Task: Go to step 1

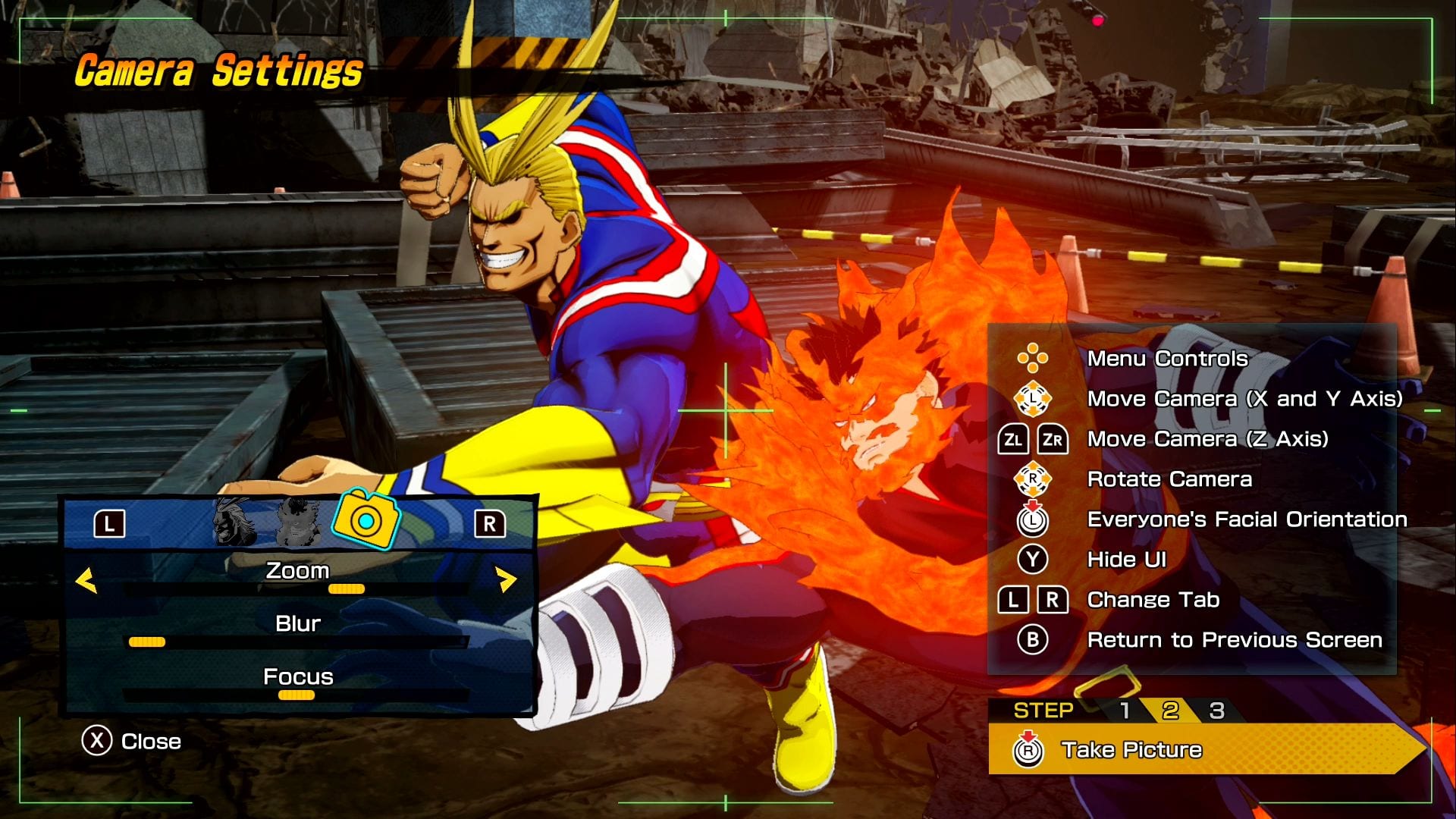Action: tap(1125, 711)
